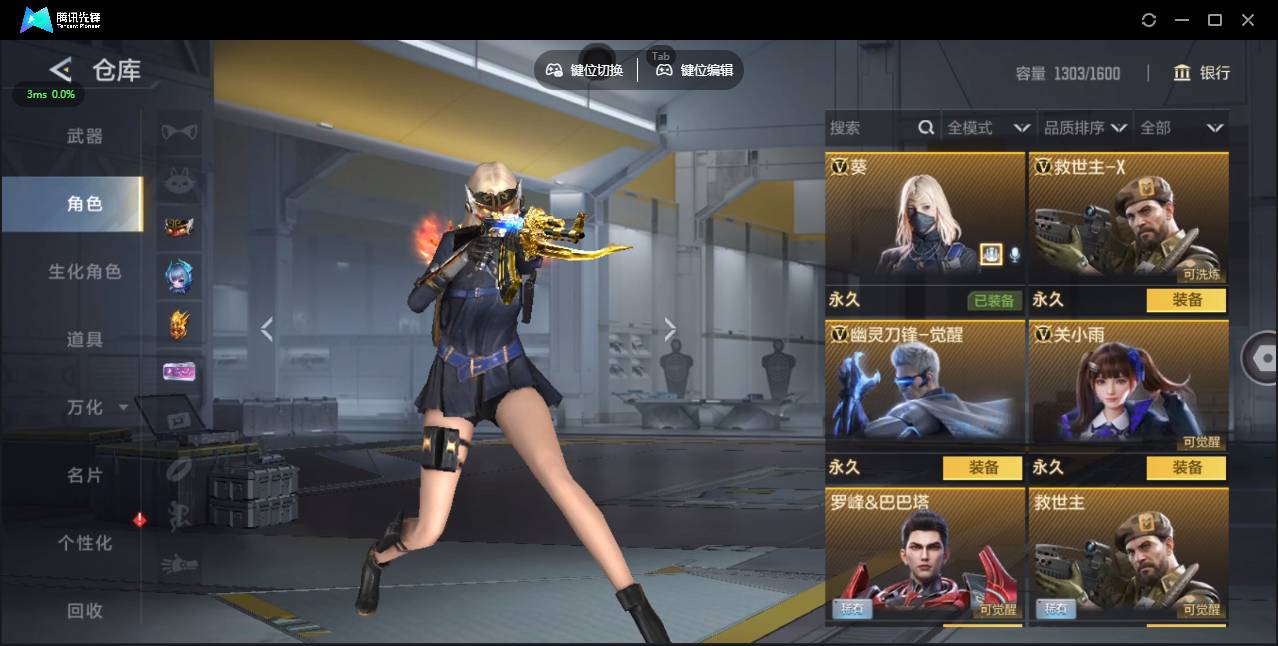1278x646 pixels.
Task: Switch to the 个性化 tab
Action: coord(85,543)
